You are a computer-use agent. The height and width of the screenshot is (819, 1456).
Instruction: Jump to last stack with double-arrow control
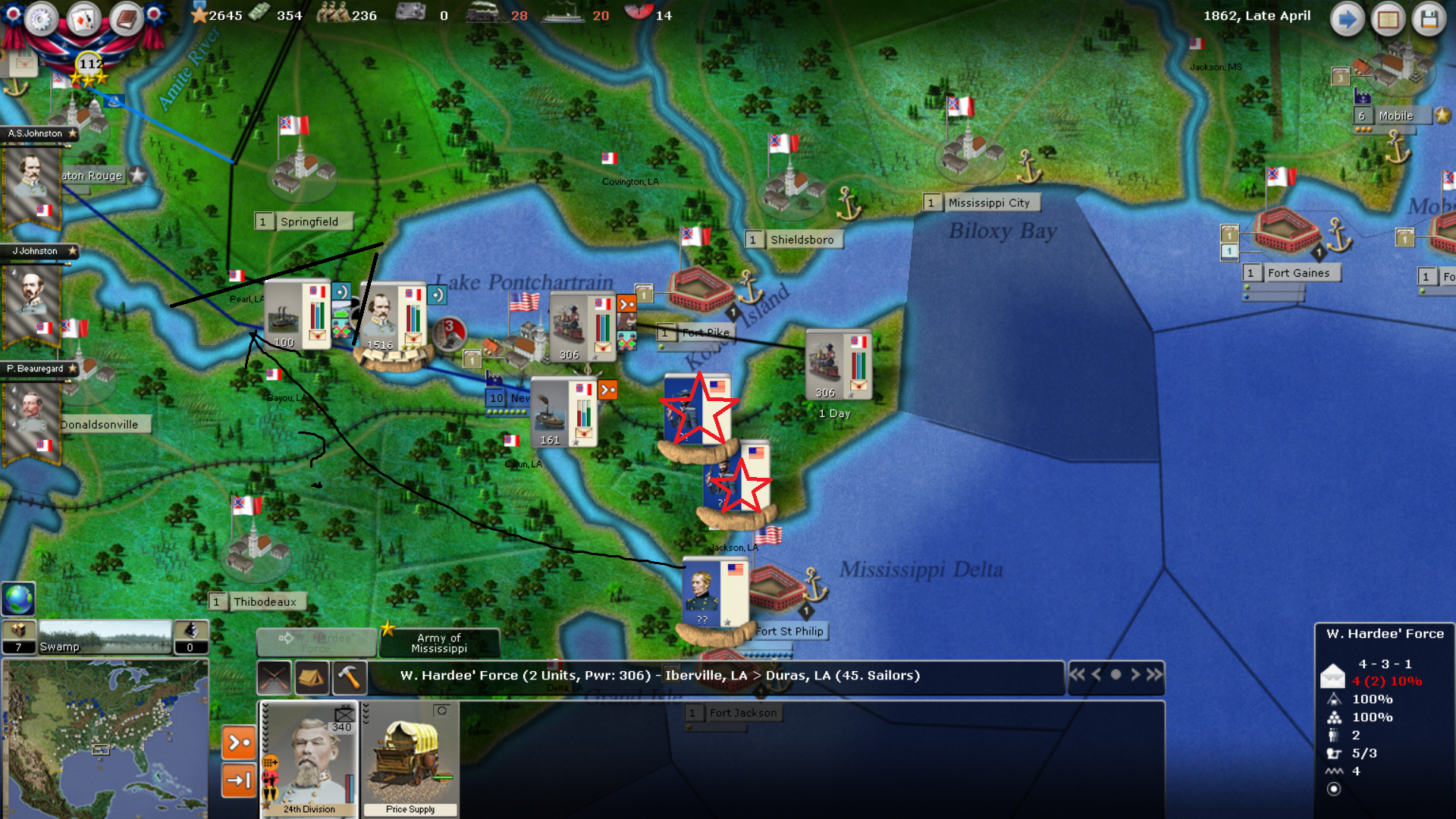(x=1154, y=674)
